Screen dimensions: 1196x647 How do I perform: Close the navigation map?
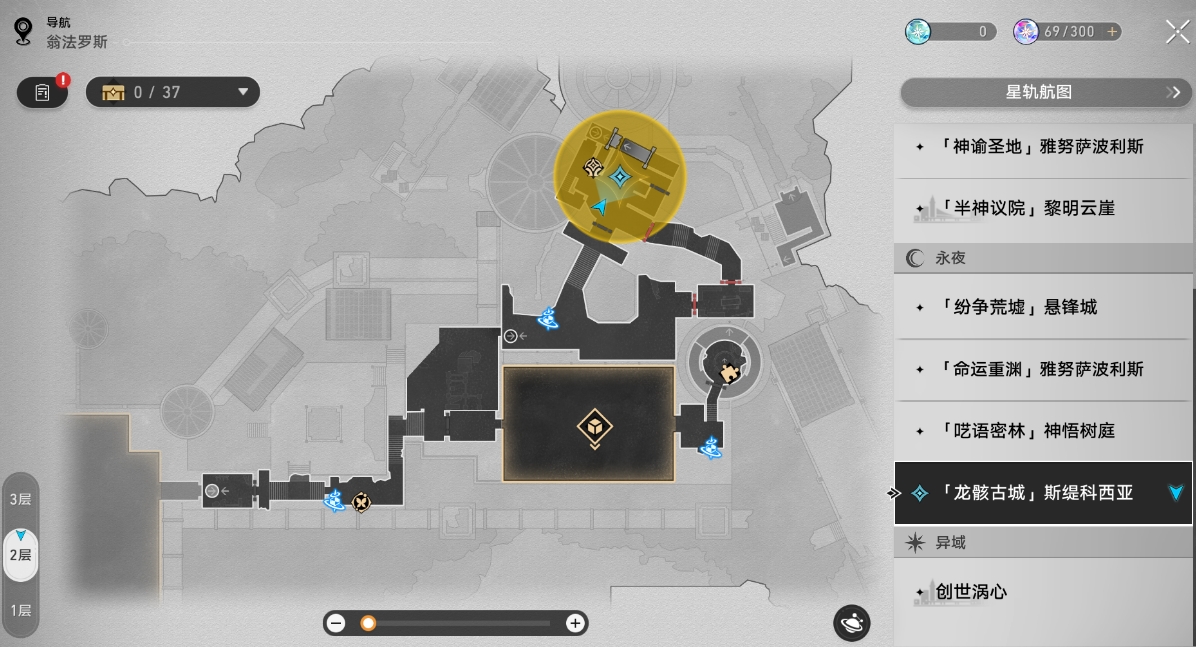(1177, 32)
